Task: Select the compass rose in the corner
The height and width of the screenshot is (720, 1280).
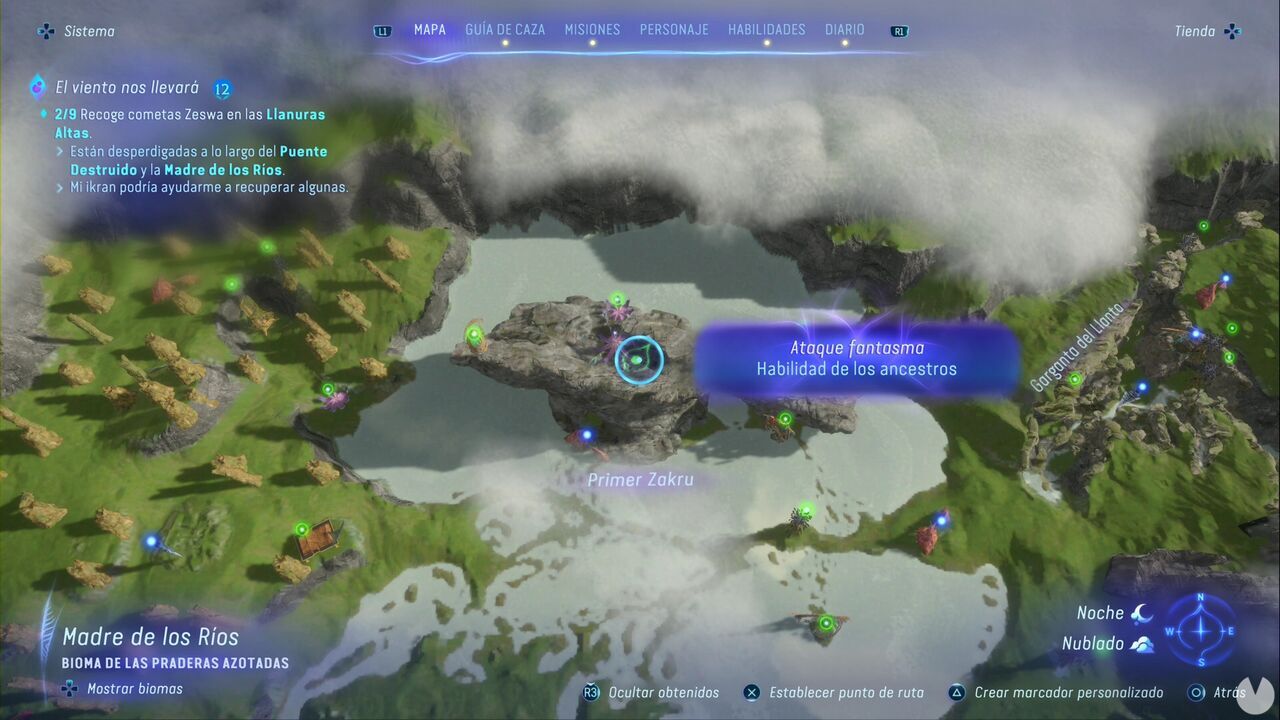Action: pyautogui.click(x=1202, y=632)
